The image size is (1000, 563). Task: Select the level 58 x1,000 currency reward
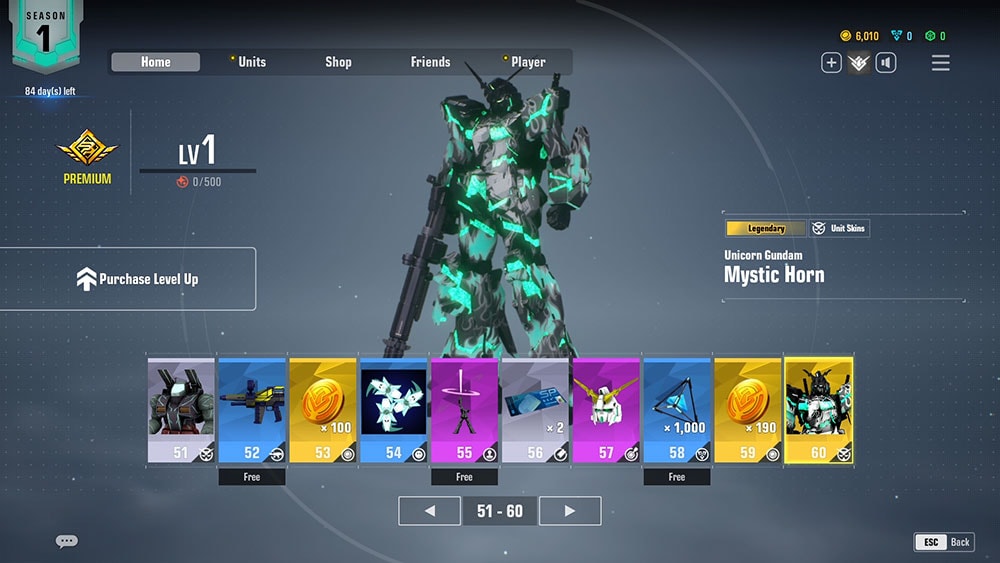click(677, 410)
